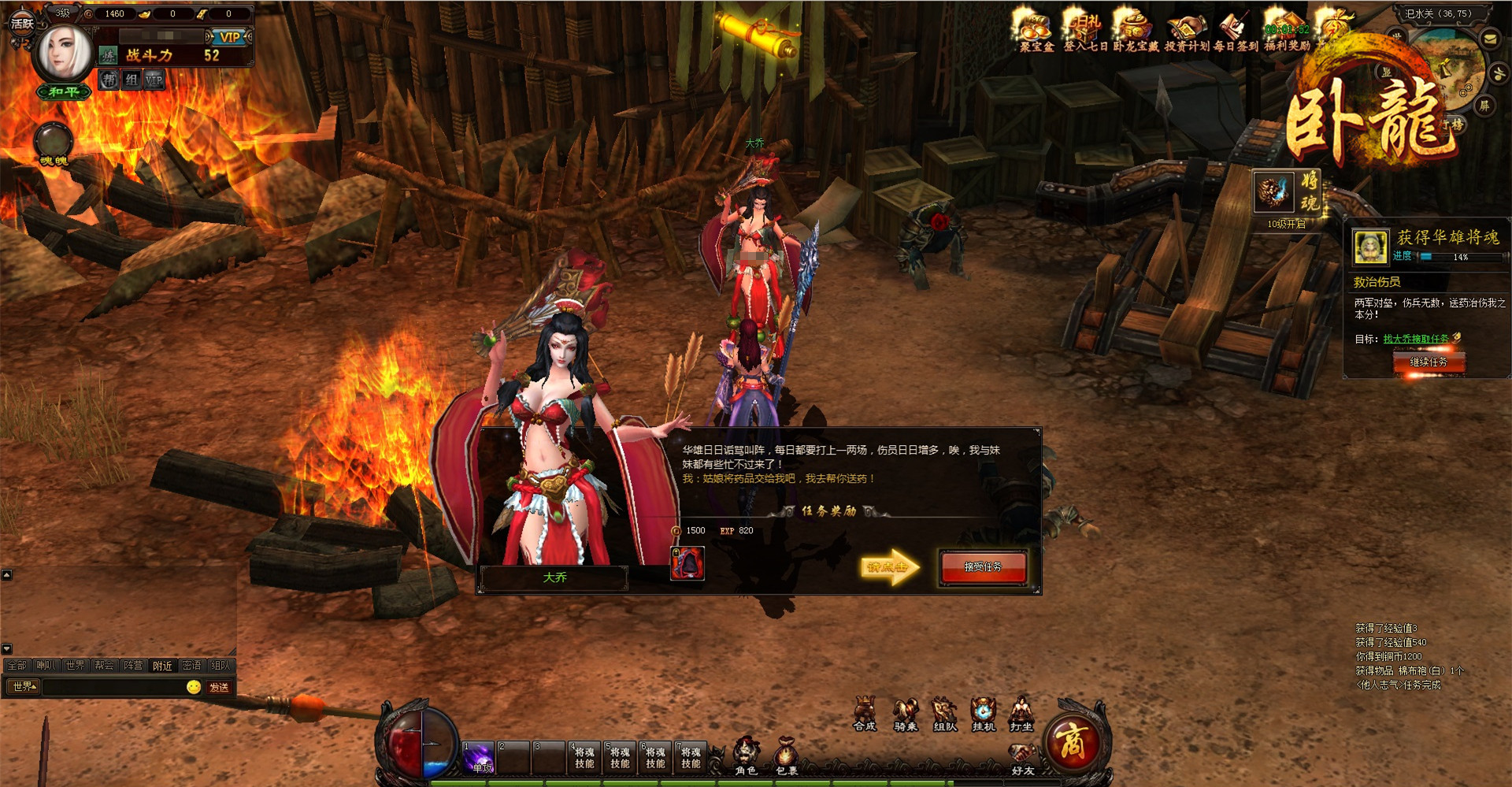Screen dimensions: 1512x787
Task: Activate the 单攻 skill in slot 1
Action: tap(480, 757)
